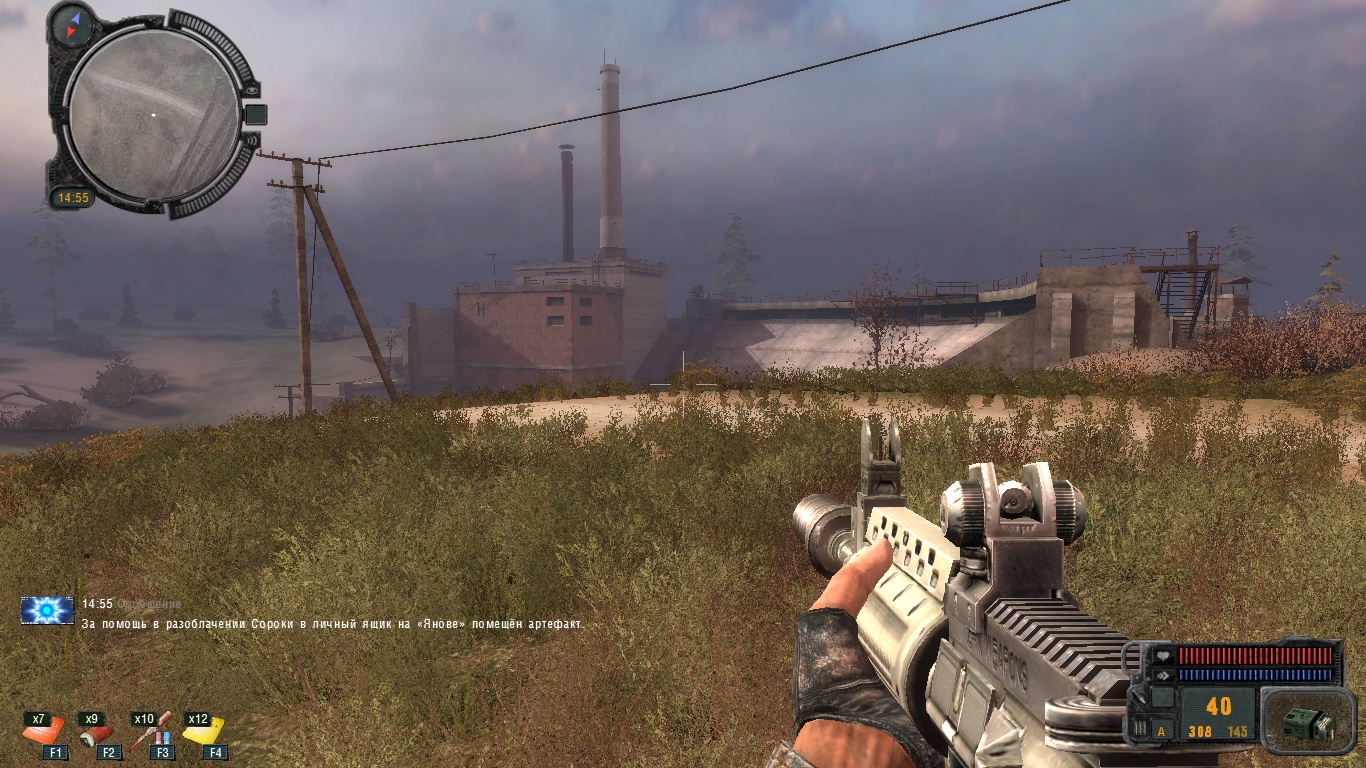Select the yellow medkit in slot F4

pyautogui.click(x=204, y=733)
